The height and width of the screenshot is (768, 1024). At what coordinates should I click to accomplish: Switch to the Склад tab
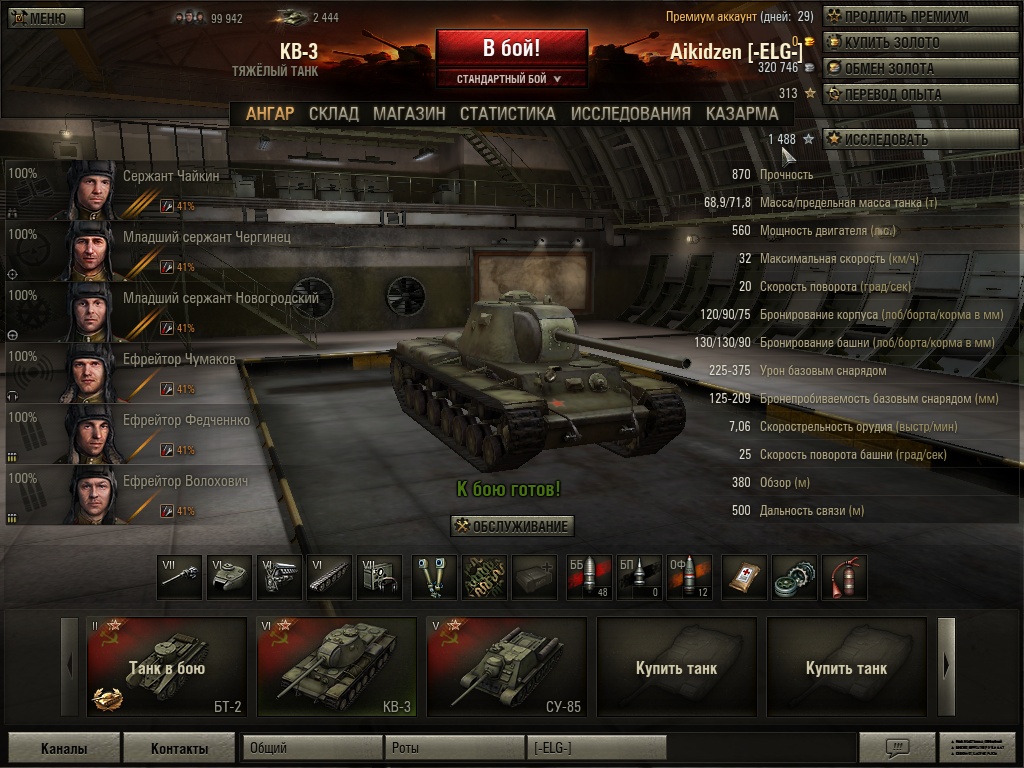click(x=333, y=113)
